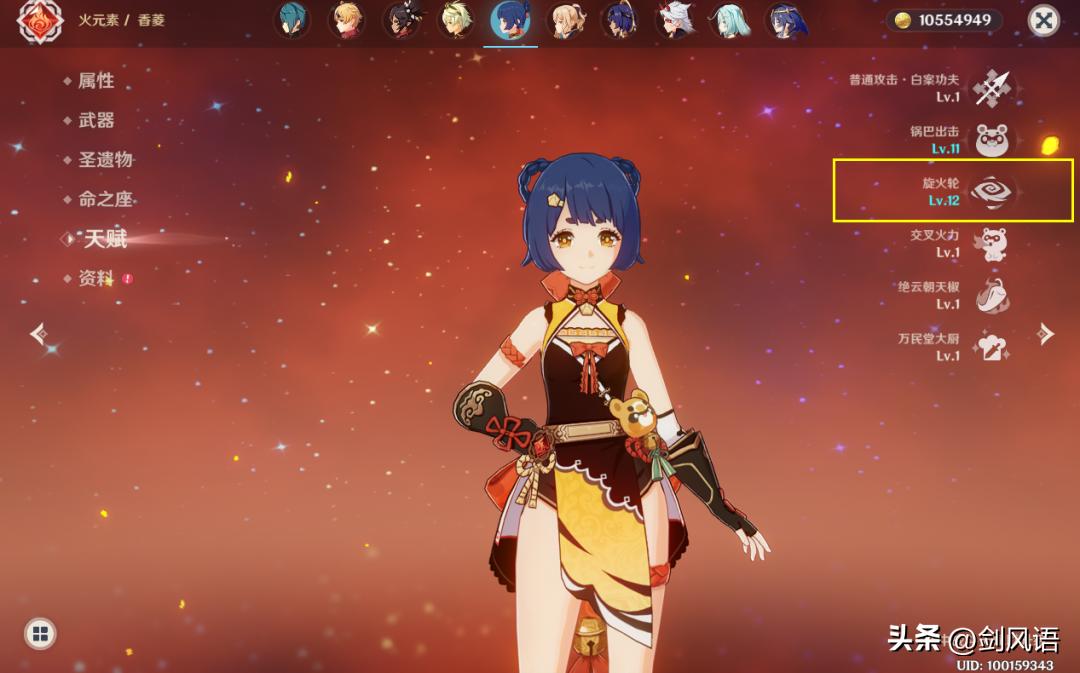Image resolution: width=1080 pixels, height=673 pixels.
Task: Open the 属性 attributes menu entry
Action: coord(96,81)
